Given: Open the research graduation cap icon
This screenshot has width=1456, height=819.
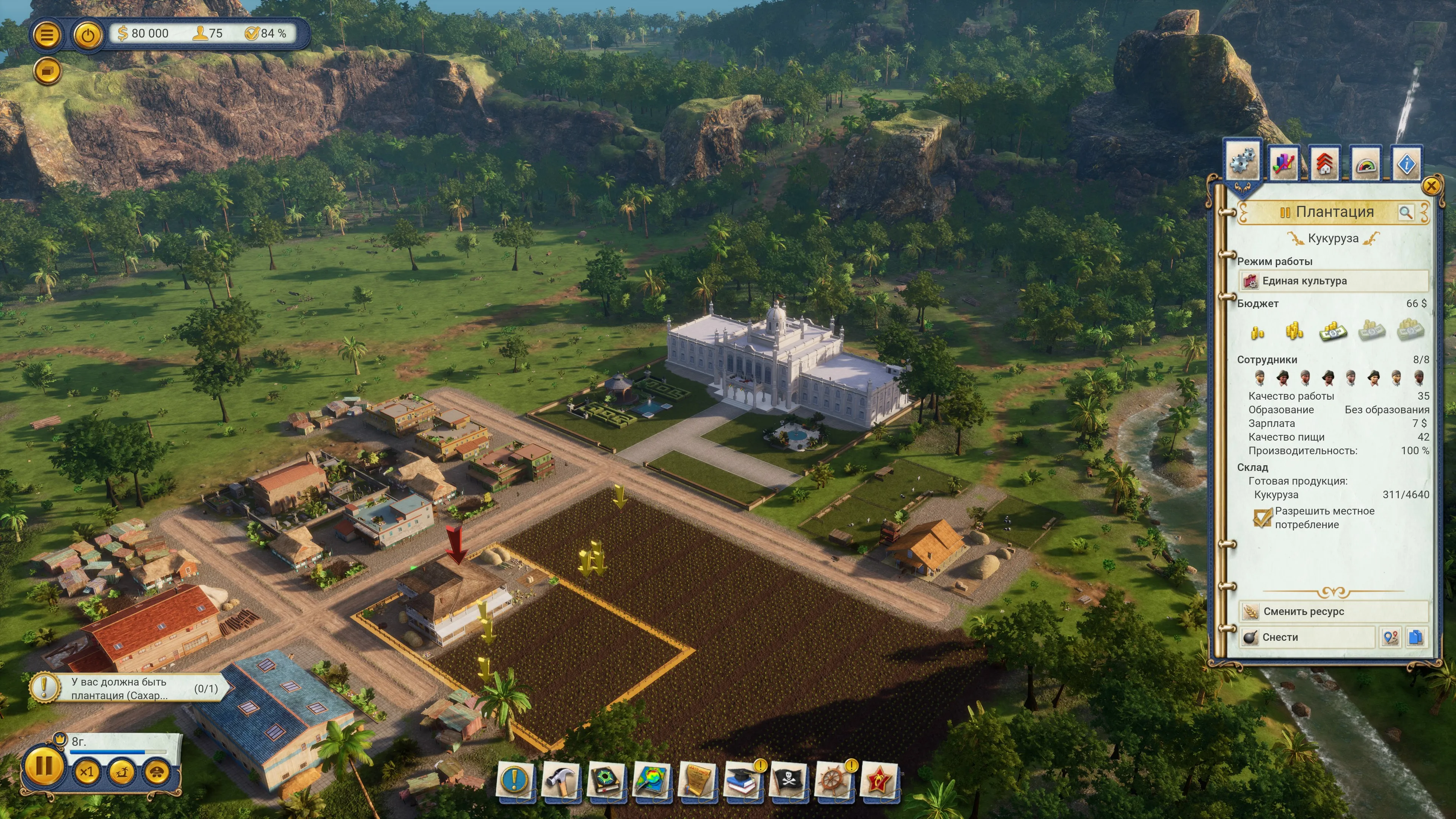Looking at the screenshot, I should click(742, 780).
